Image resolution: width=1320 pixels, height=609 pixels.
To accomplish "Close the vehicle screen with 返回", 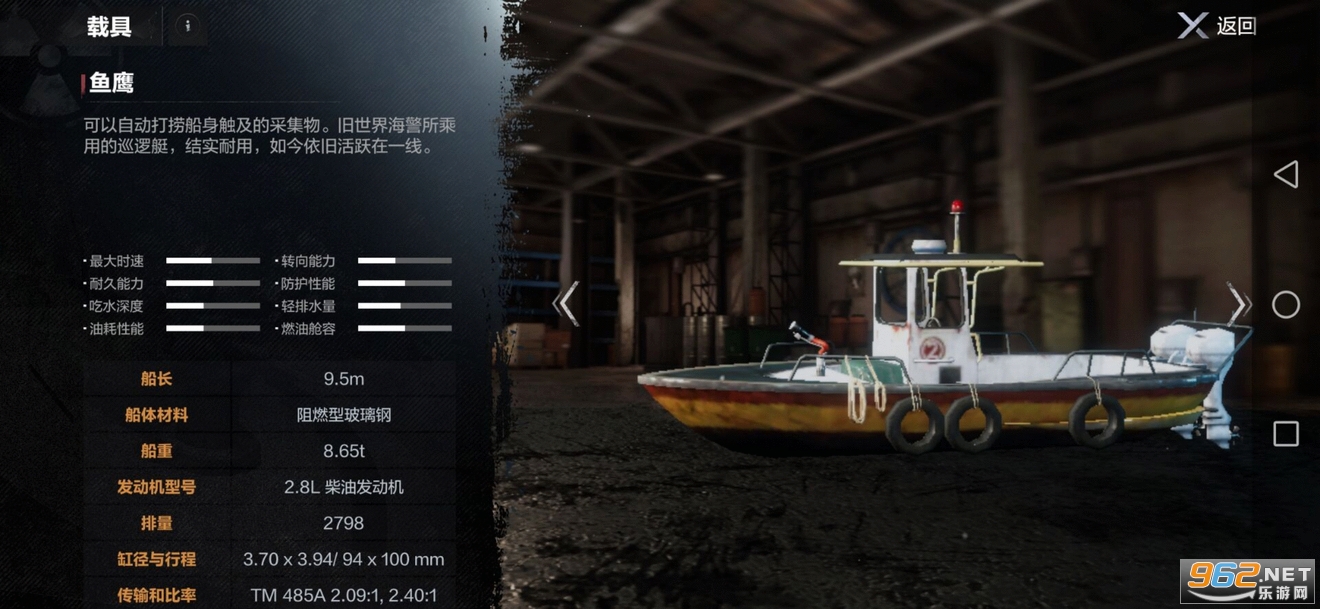I will coord(1216,26).
